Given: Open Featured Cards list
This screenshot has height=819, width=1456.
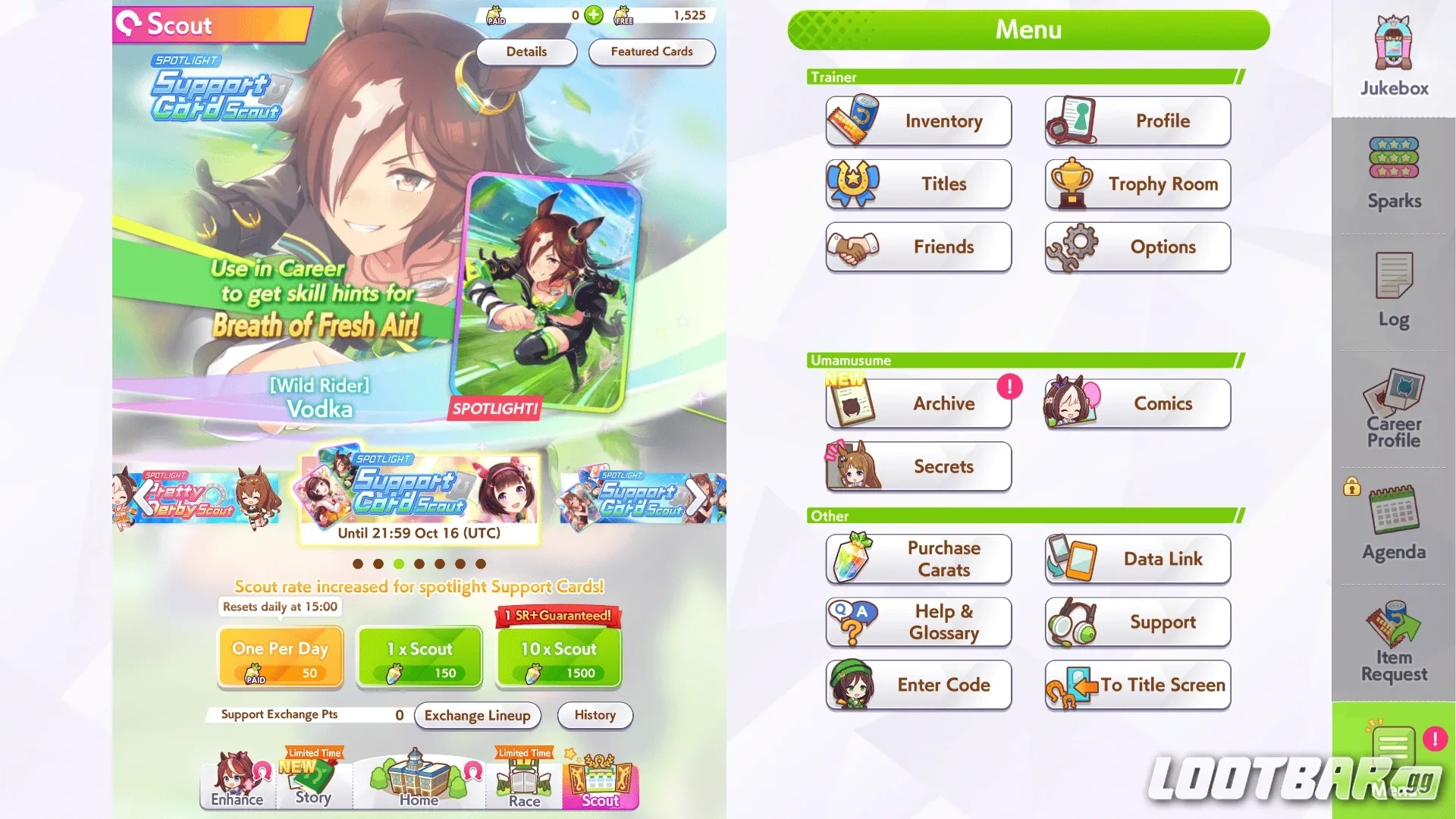Looking at the screenshot, I should (651, 52).
